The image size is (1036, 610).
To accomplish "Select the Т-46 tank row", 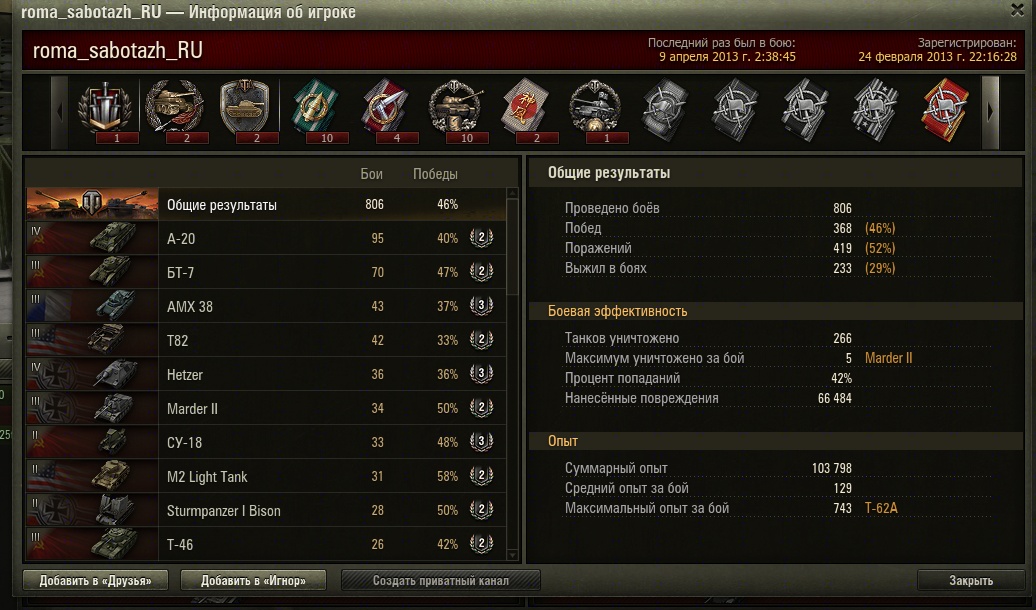I will coord(266,544).
